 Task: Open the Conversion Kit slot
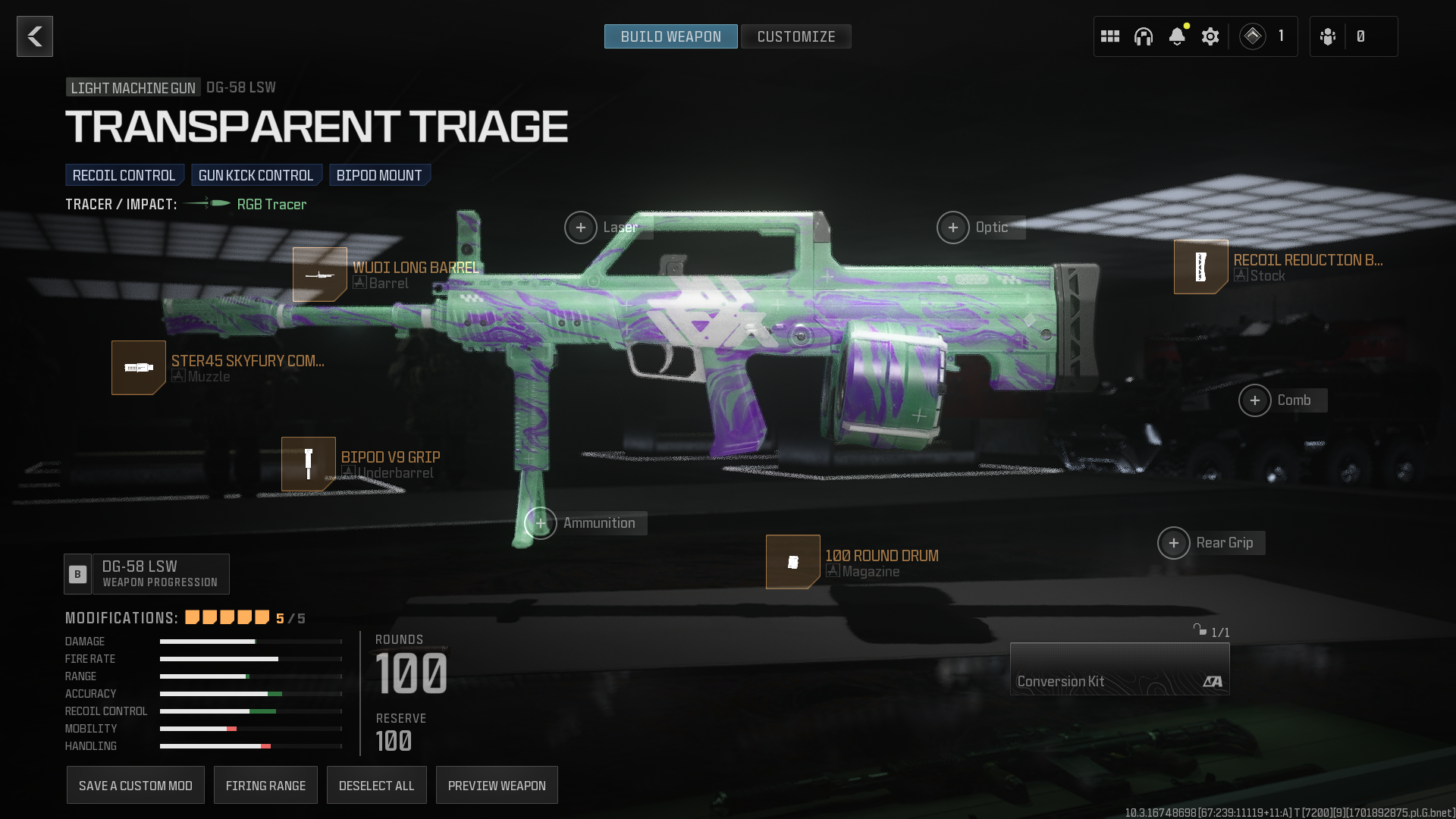click(1119, 669)
